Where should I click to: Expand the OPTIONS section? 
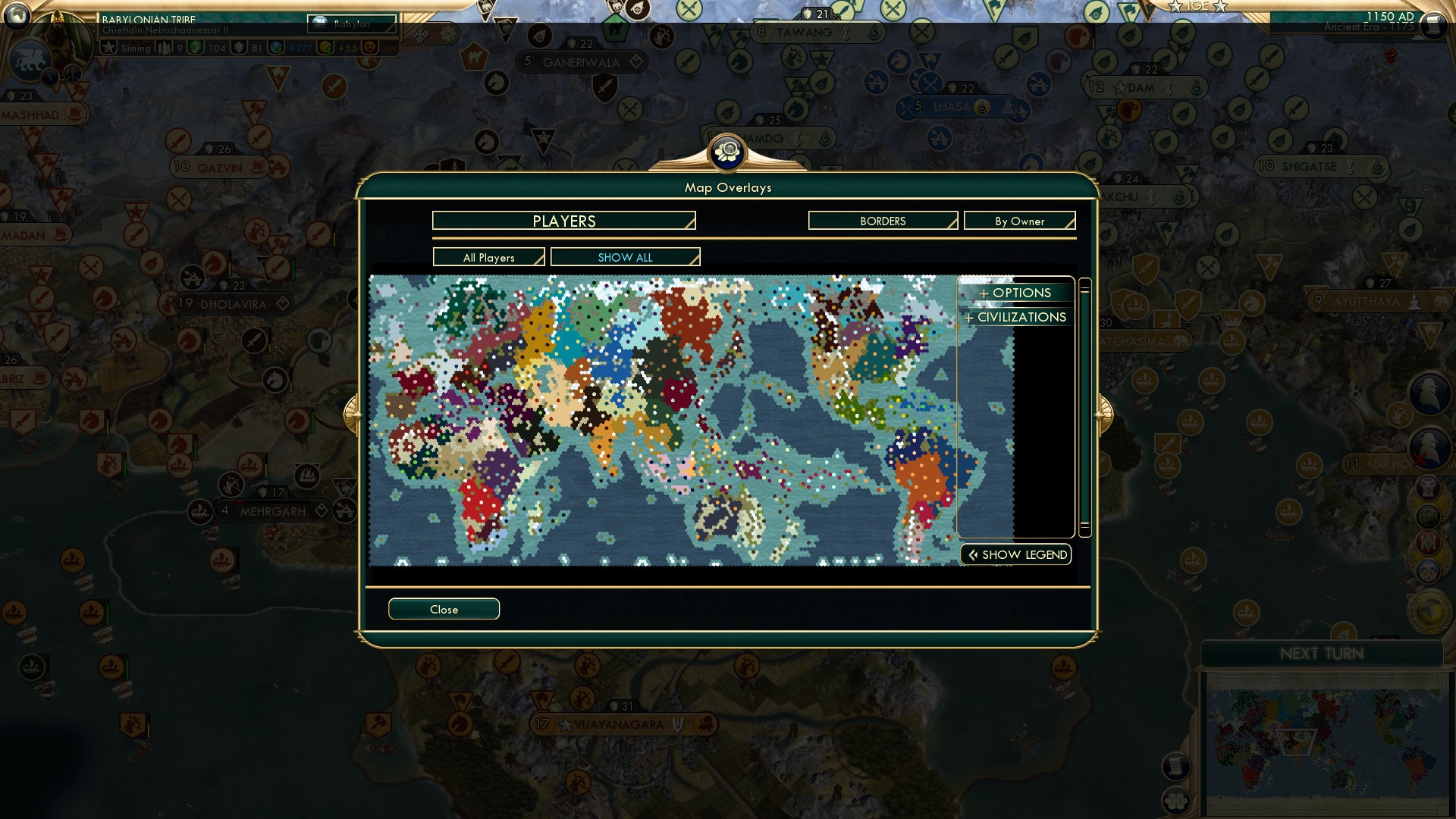pyautogui.click(x=1015, y=292)
